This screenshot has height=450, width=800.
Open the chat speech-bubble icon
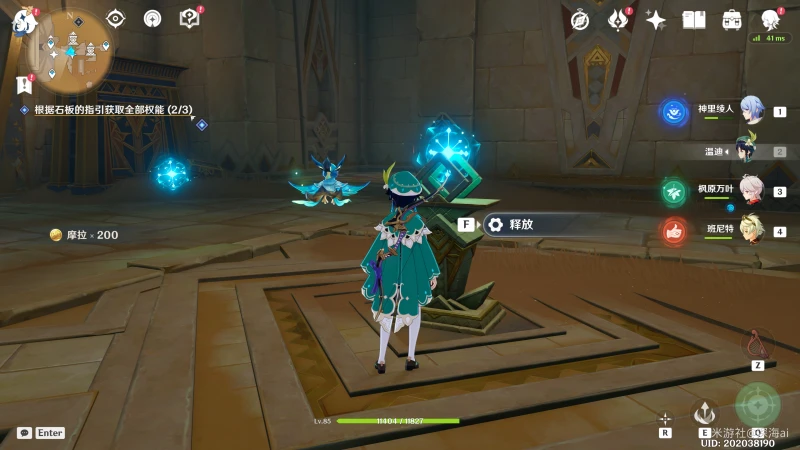pyautogui.click(x=24, y=433)
